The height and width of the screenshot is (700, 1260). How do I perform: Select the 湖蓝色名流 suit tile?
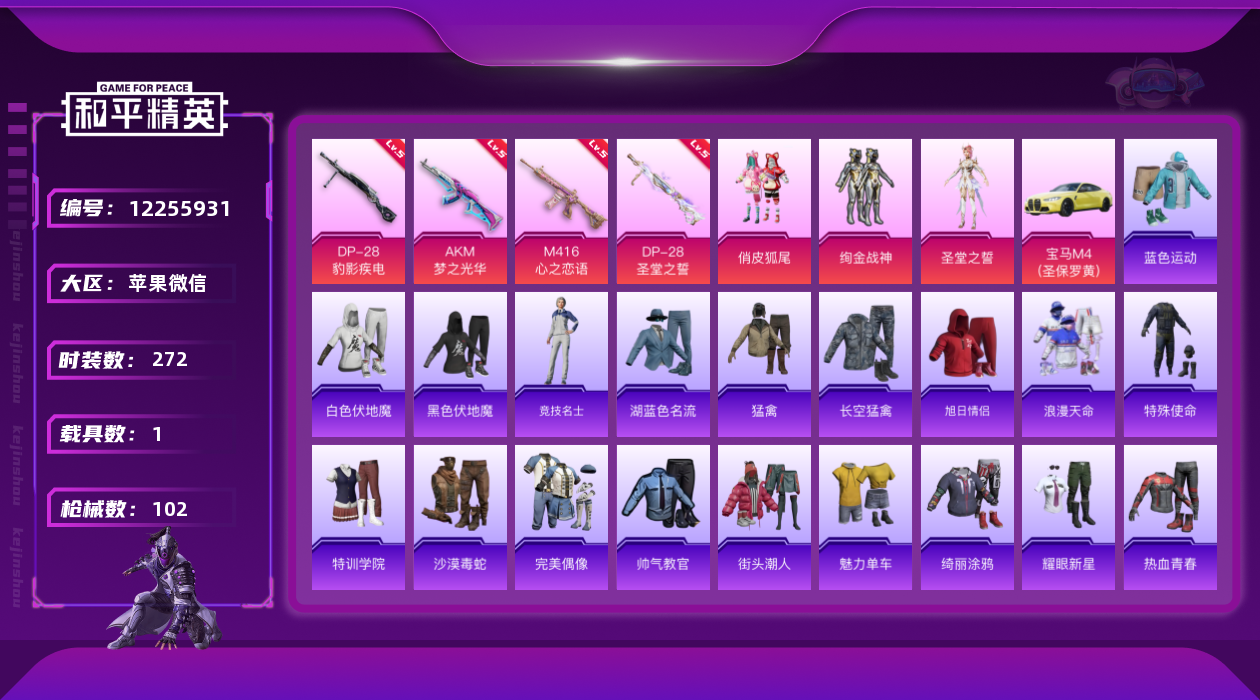(663, 364)
